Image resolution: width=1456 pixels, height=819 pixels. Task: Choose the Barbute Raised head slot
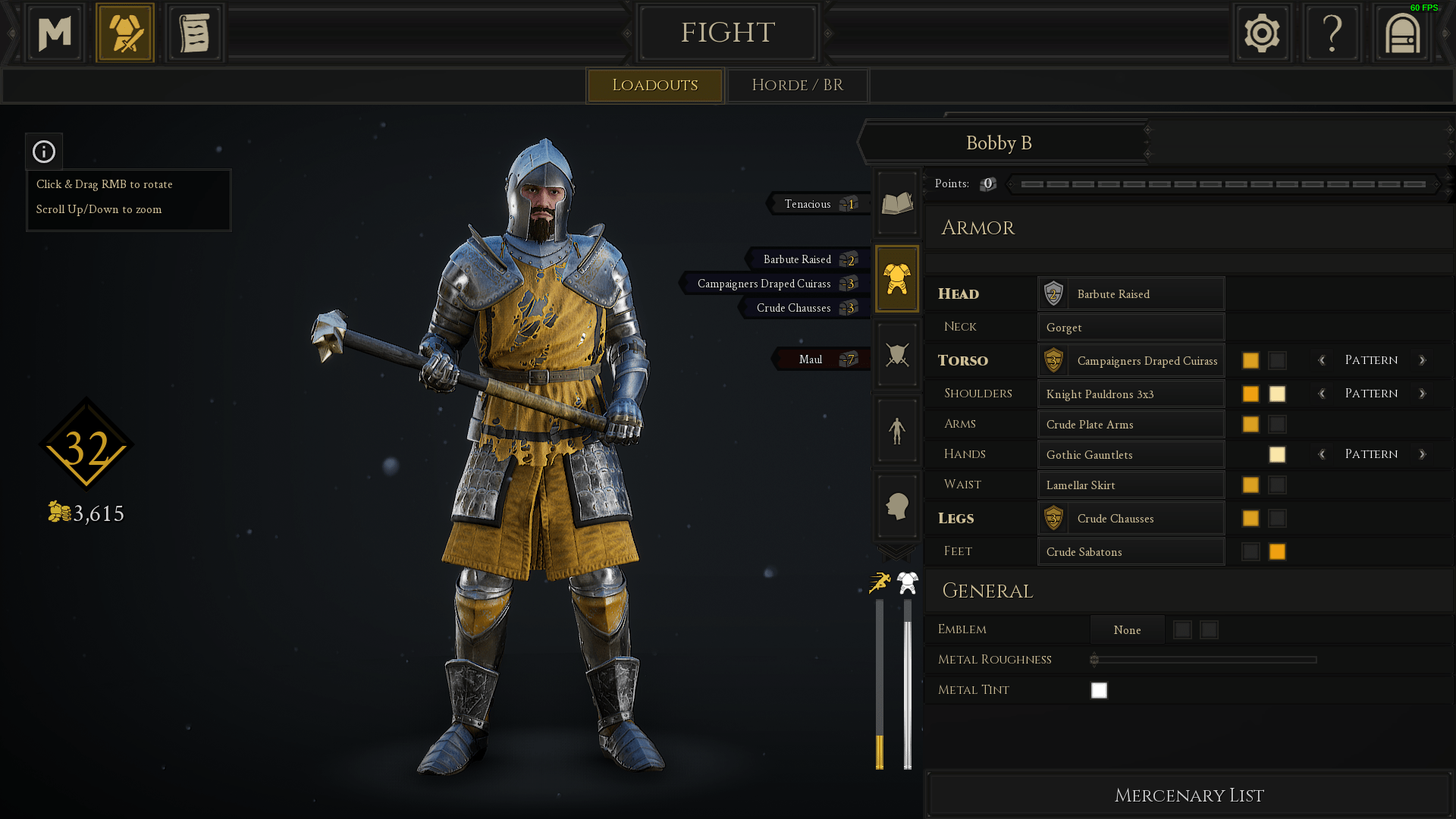tap(1131, 293)
